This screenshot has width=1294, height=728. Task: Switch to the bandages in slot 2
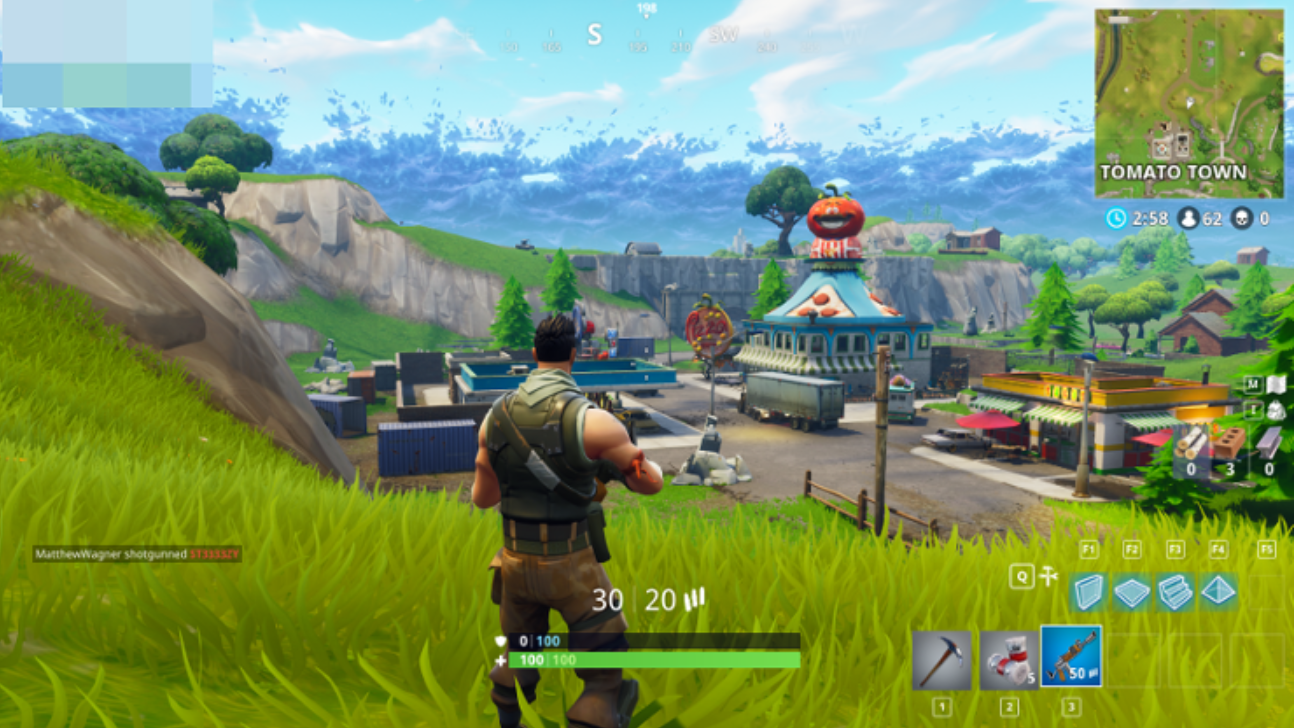1008,660
